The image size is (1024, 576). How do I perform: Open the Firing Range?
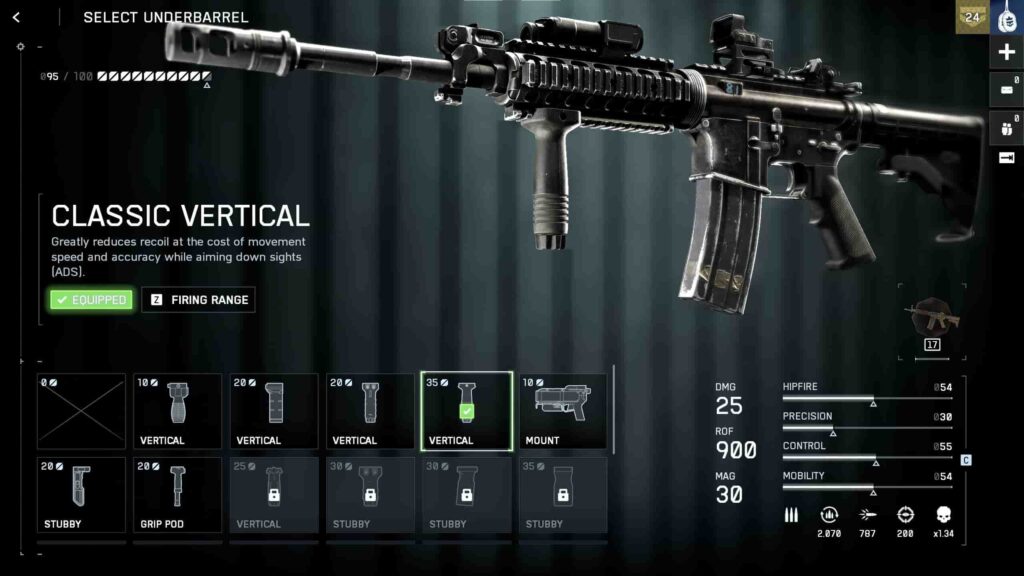[x=198, y=300]
